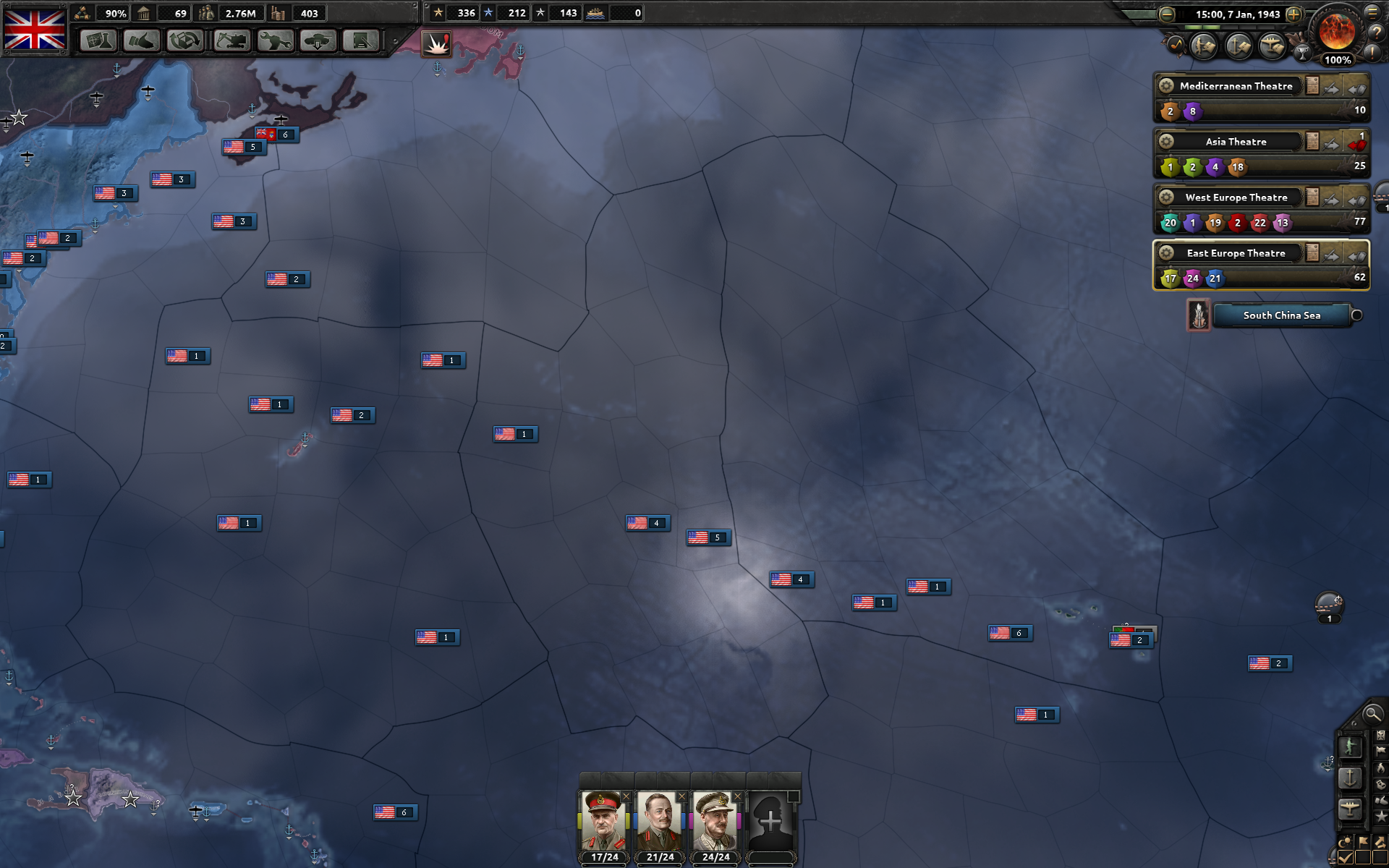Open Asia Theatre order of battle scroll
This screenshot has height=868, width=1389.
point(1312,141)
